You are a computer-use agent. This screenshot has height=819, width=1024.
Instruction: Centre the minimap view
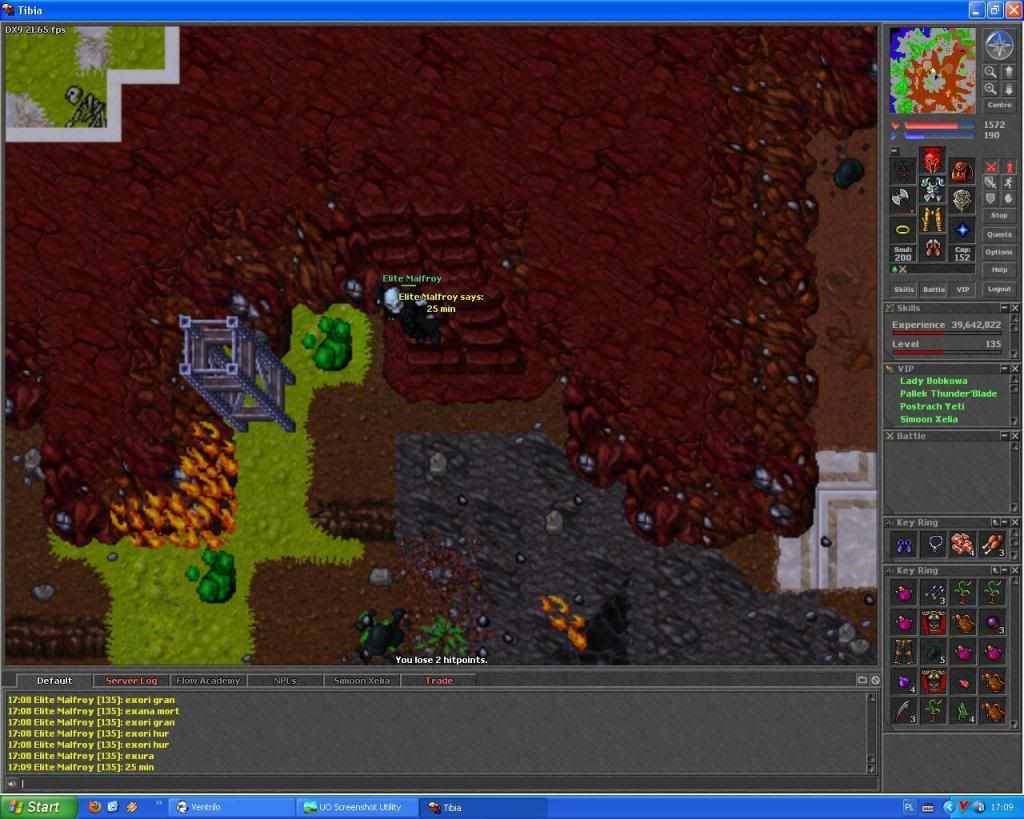click(999, 105)
